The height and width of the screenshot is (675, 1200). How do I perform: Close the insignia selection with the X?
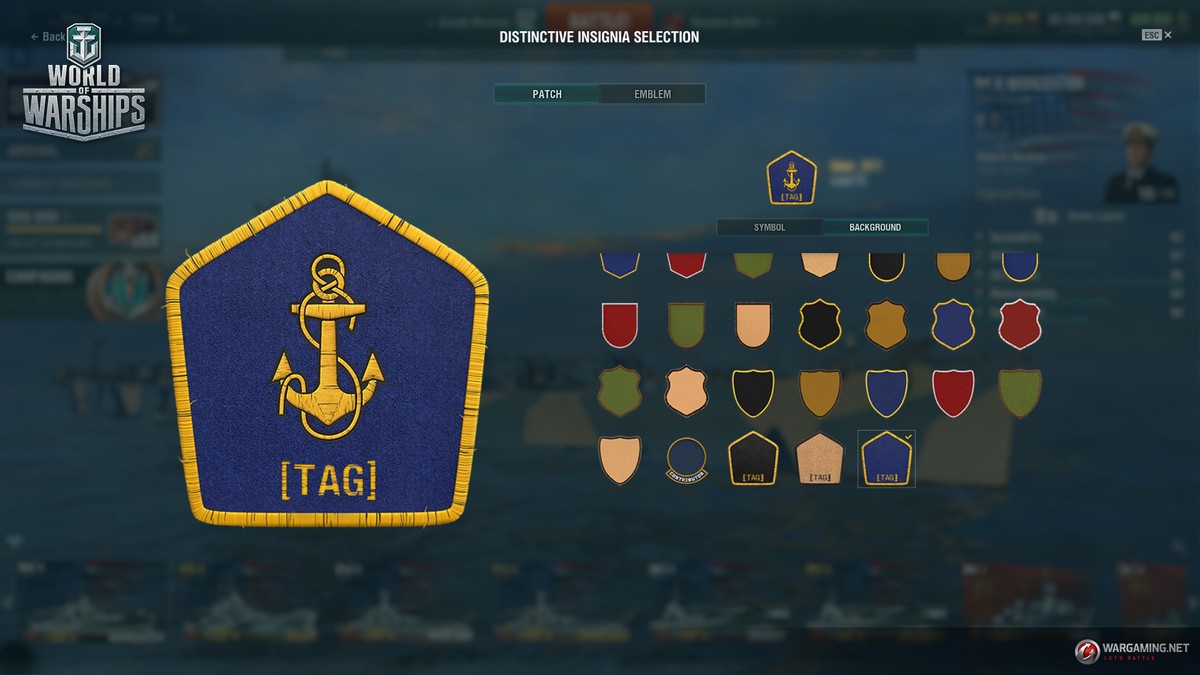point(1168,35)
